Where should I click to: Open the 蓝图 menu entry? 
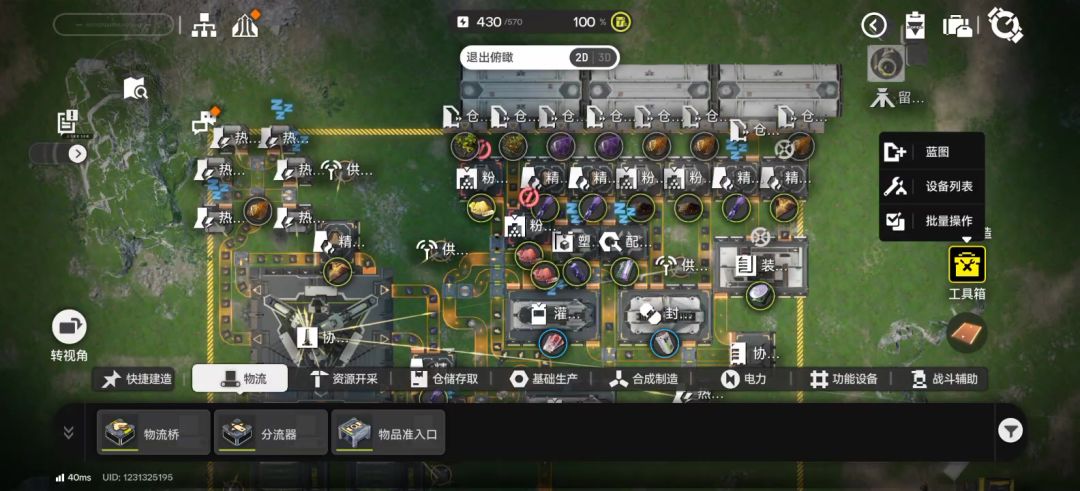tap(931, 152)
